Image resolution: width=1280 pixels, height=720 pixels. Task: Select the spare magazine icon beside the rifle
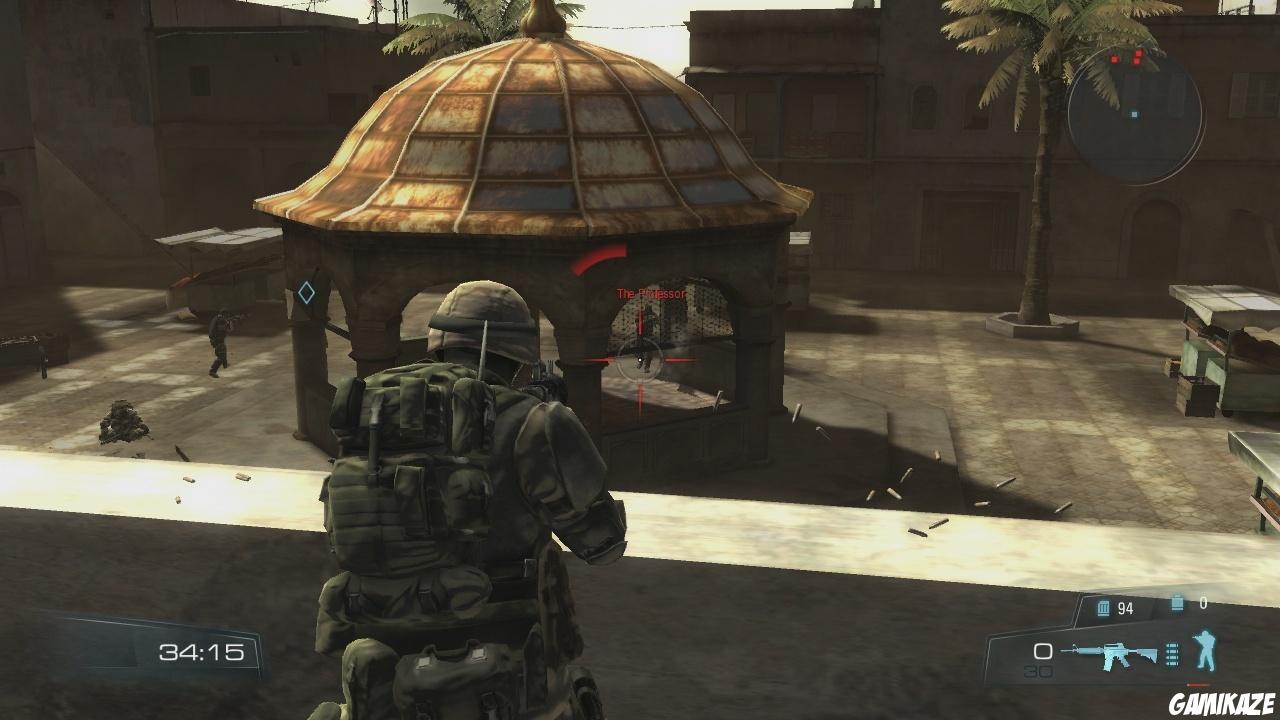tap(1170, 653)
